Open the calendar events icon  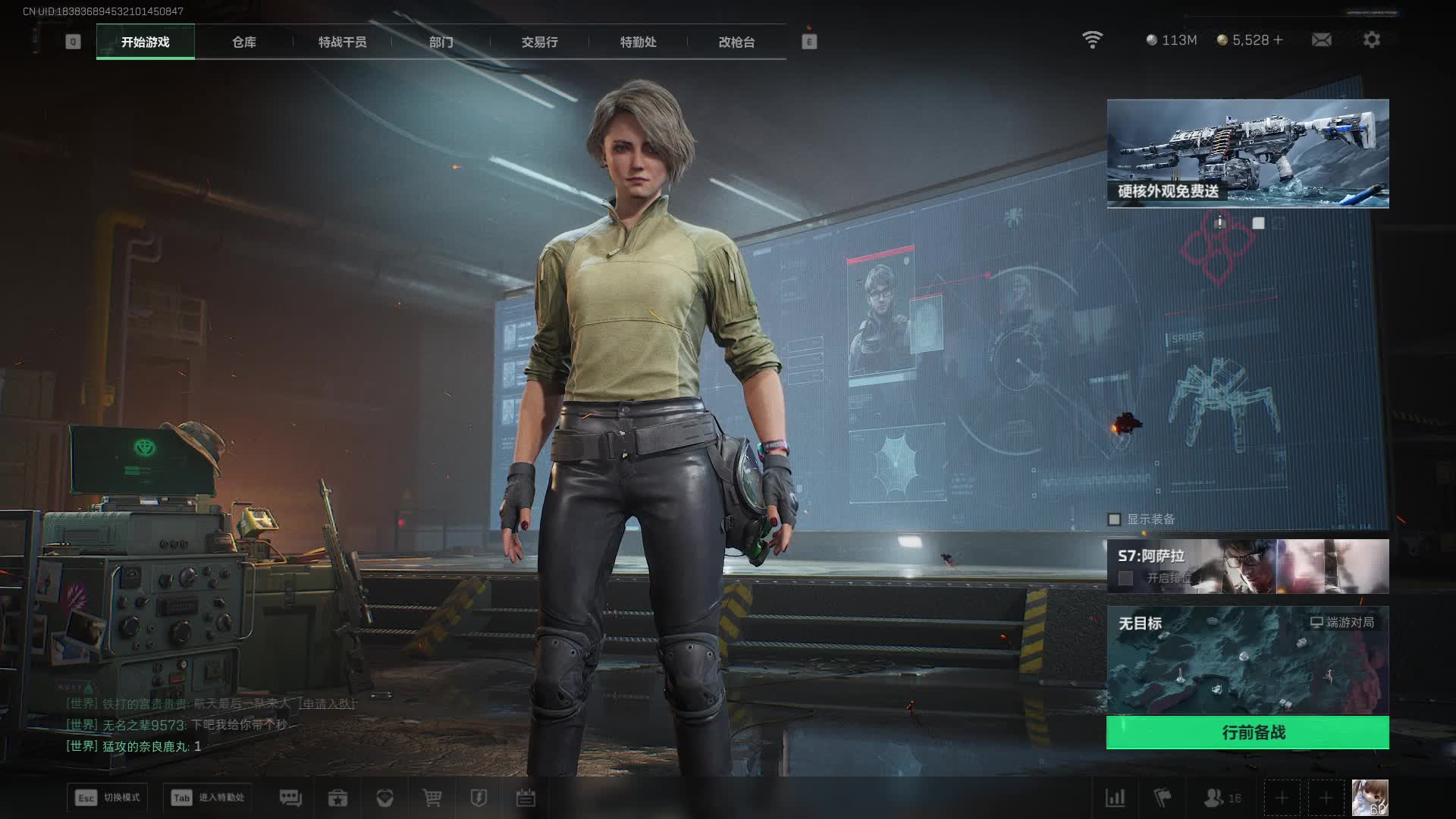(526, 798)
